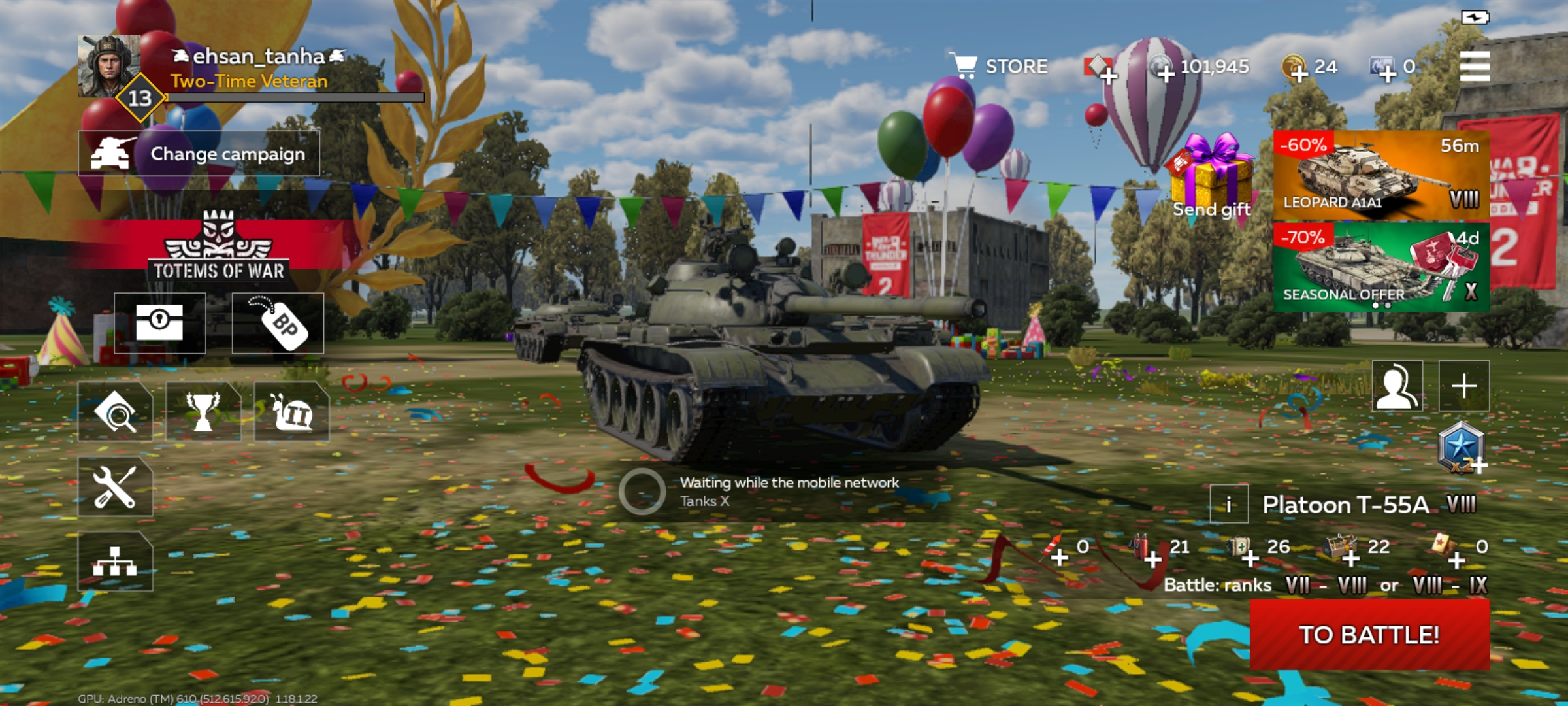The height and width of the screenshot is (706, 1568).
Task: Open the snail icon menu
Action: (x=291, y=412)
